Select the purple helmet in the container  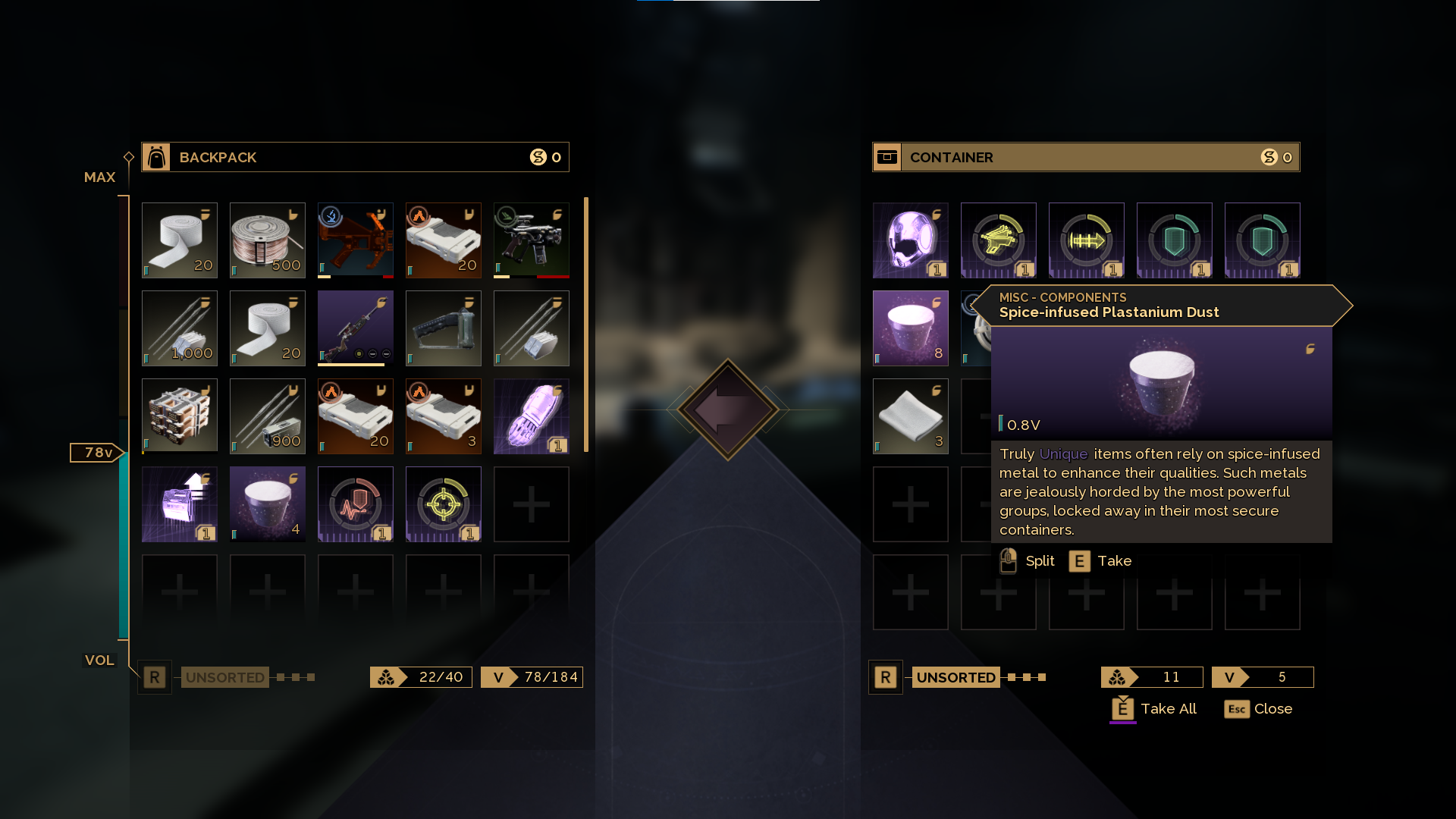tap(910, 240)
